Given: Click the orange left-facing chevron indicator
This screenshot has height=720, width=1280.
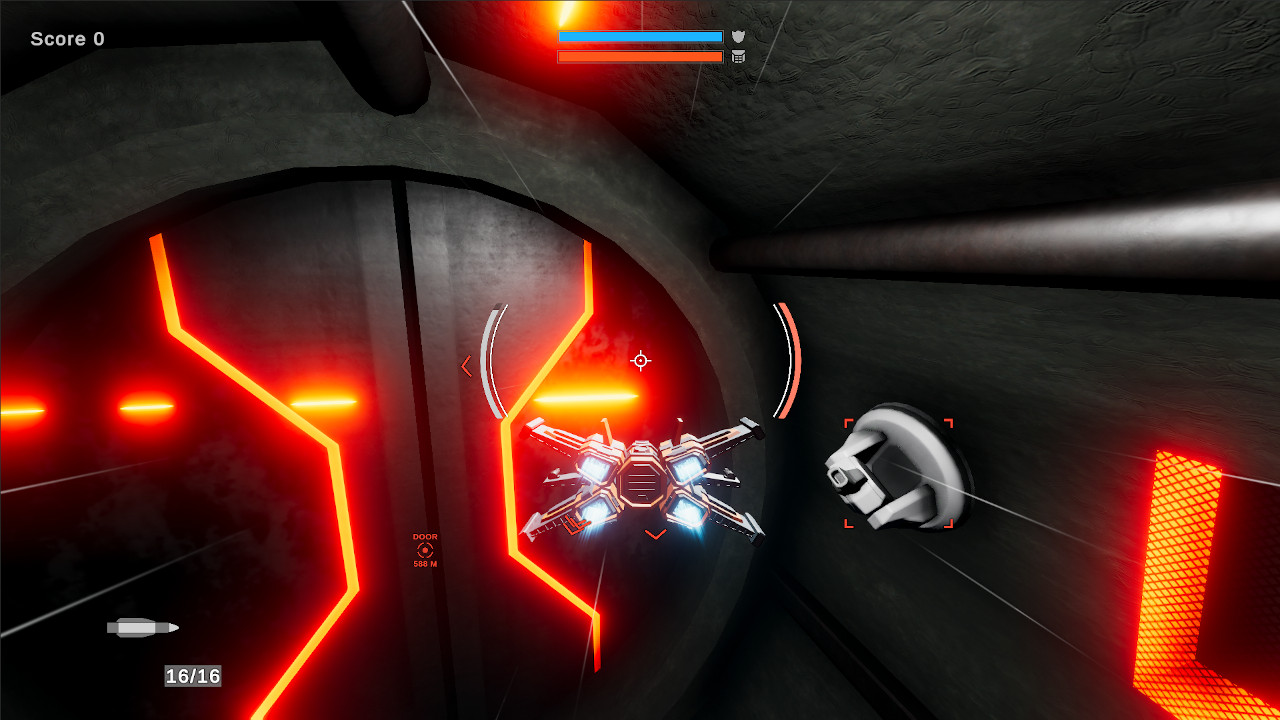Looking at the screenshot, I should tap(466, 365).
